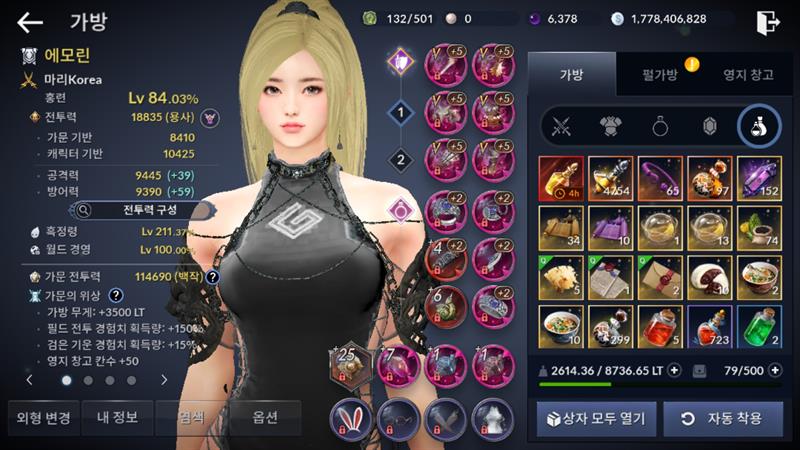Select the purple crystal item with 152
Screen dimensions: 800x450
pyautogui.click(x=759, y=176)
